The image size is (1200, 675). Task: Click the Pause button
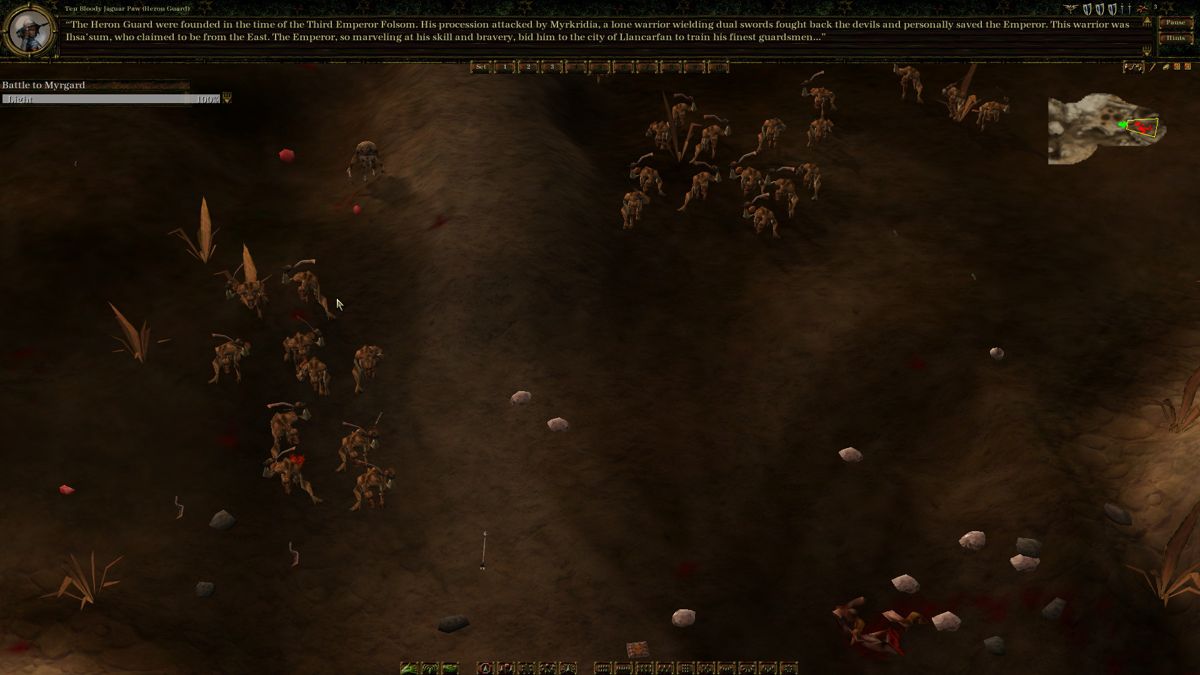click(x=1174, y=23)
